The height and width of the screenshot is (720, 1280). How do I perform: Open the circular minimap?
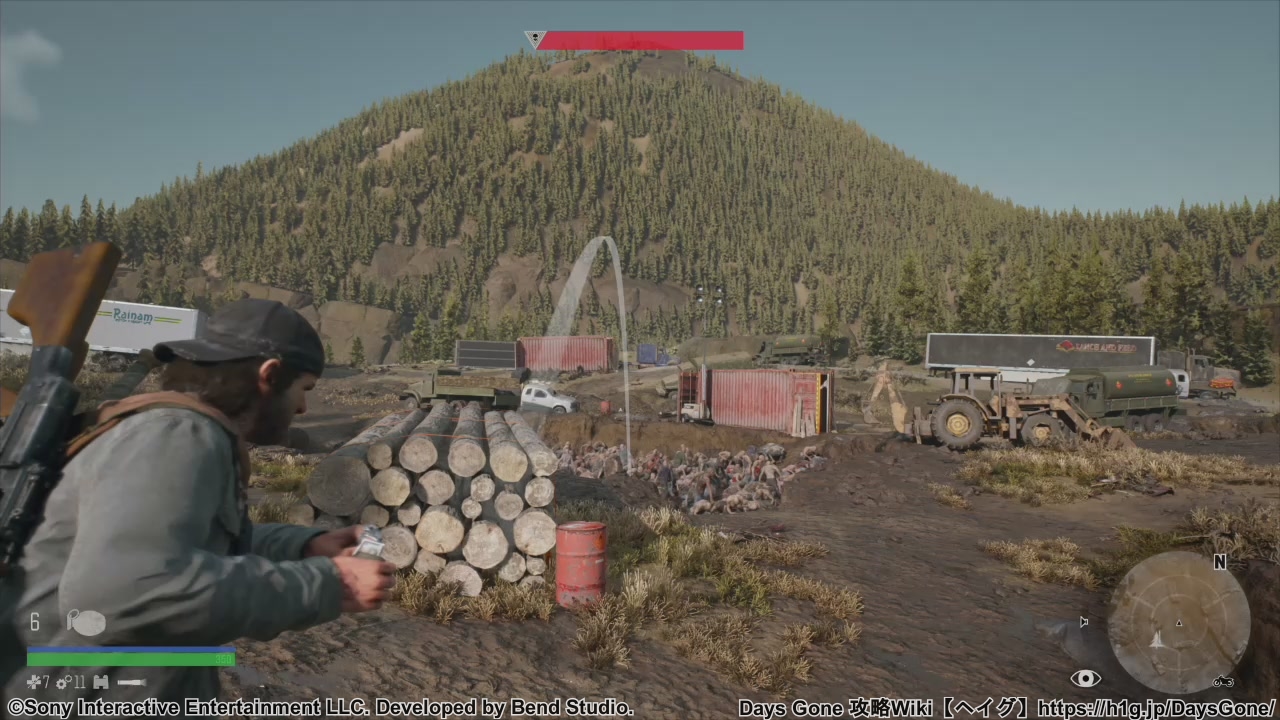(x=1178, y=622)
